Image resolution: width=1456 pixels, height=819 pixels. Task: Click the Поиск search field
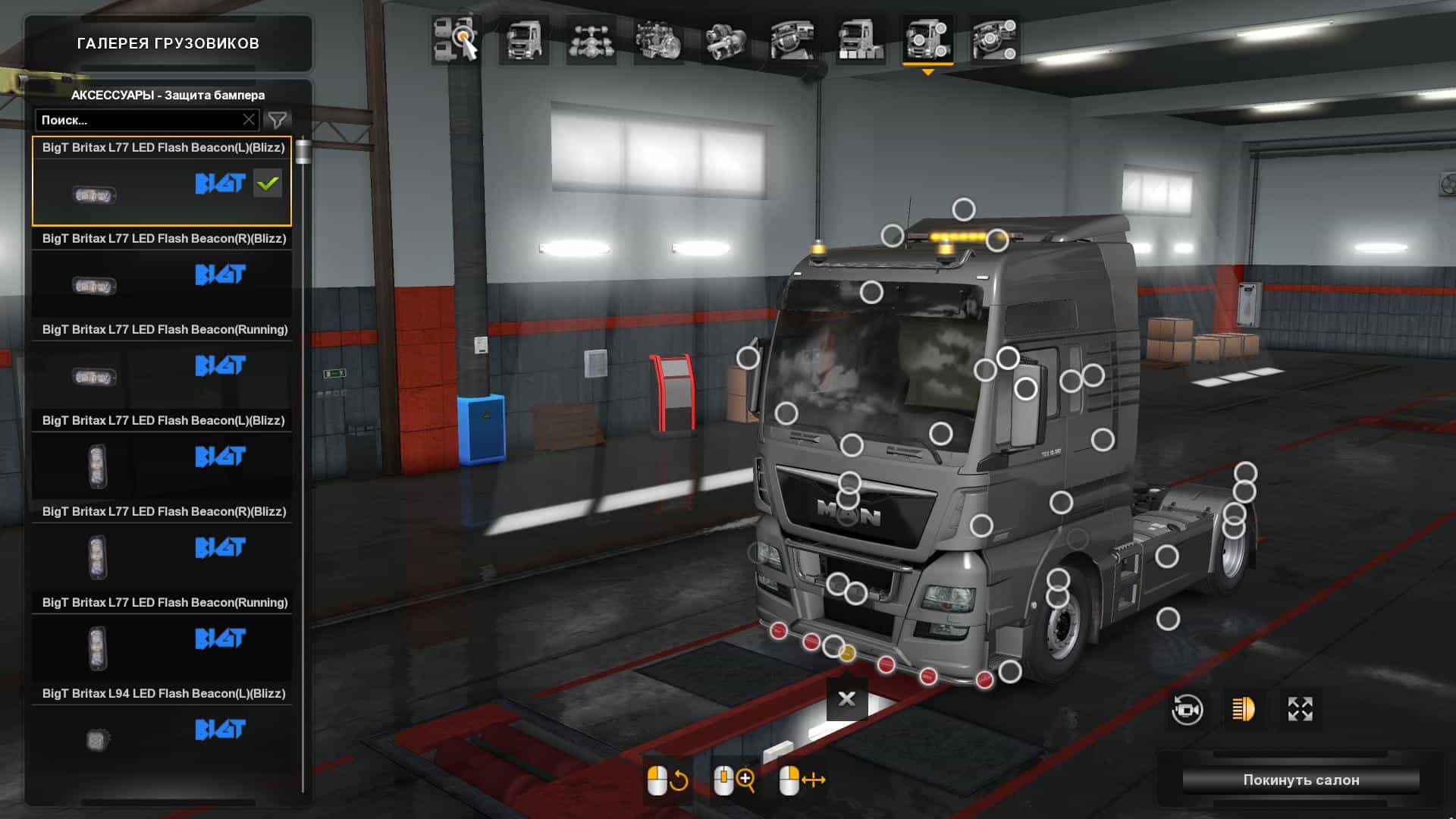[x=140, y=120]
